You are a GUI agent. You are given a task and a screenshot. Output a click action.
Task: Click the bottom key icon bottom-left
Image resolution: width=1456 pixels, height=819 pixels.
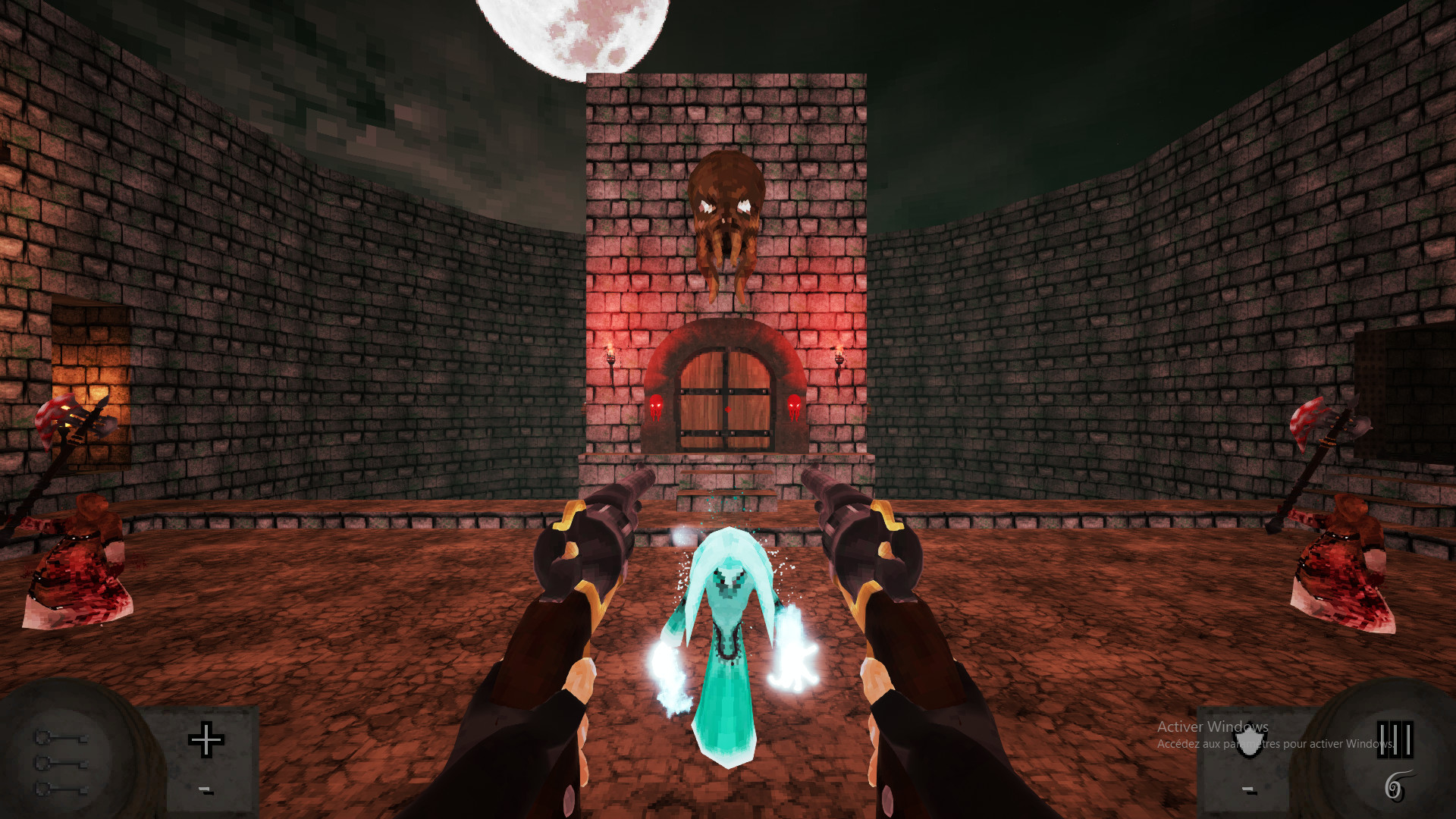coord(61,790)
